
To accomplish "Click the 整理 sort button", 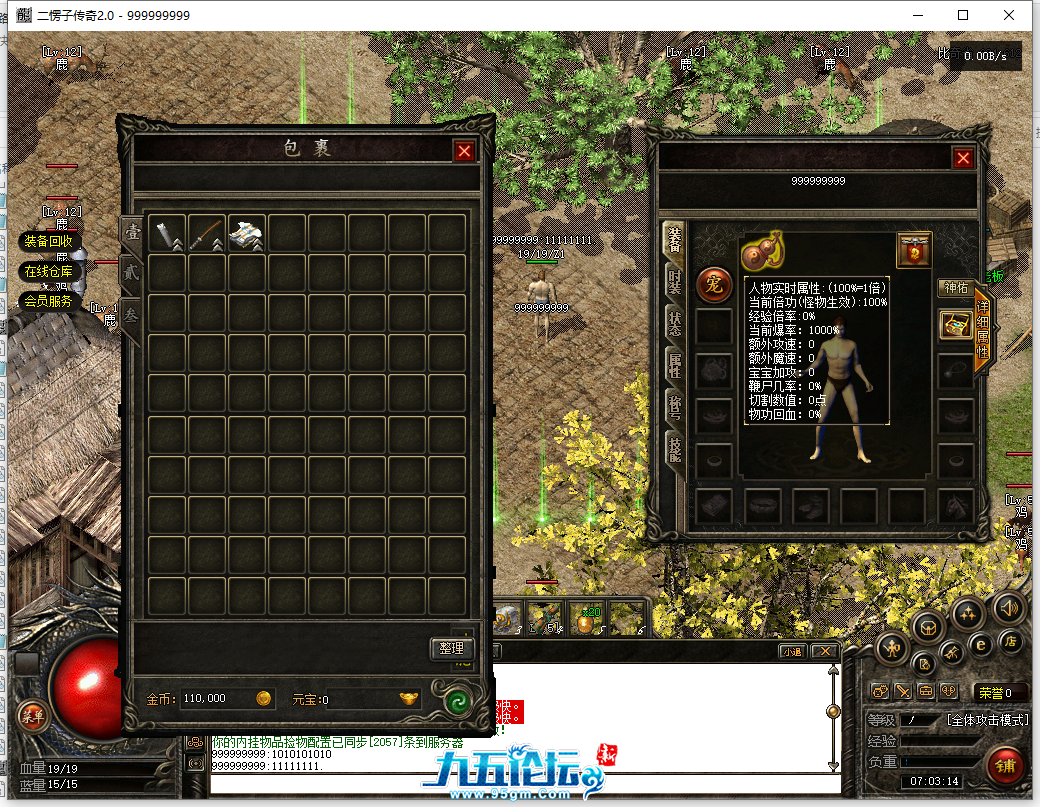I will (451, 648).
